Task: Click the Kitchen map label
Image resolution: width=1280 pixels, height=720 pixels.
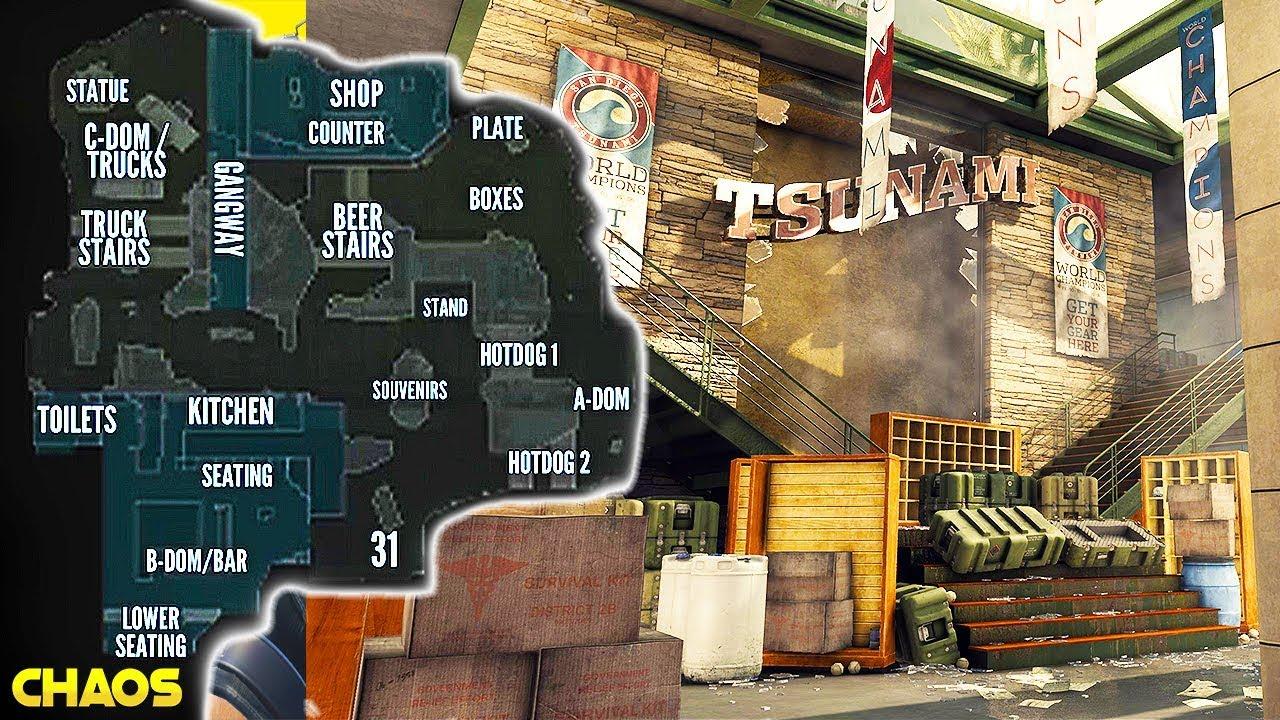Action: click(x=231, y=410)
